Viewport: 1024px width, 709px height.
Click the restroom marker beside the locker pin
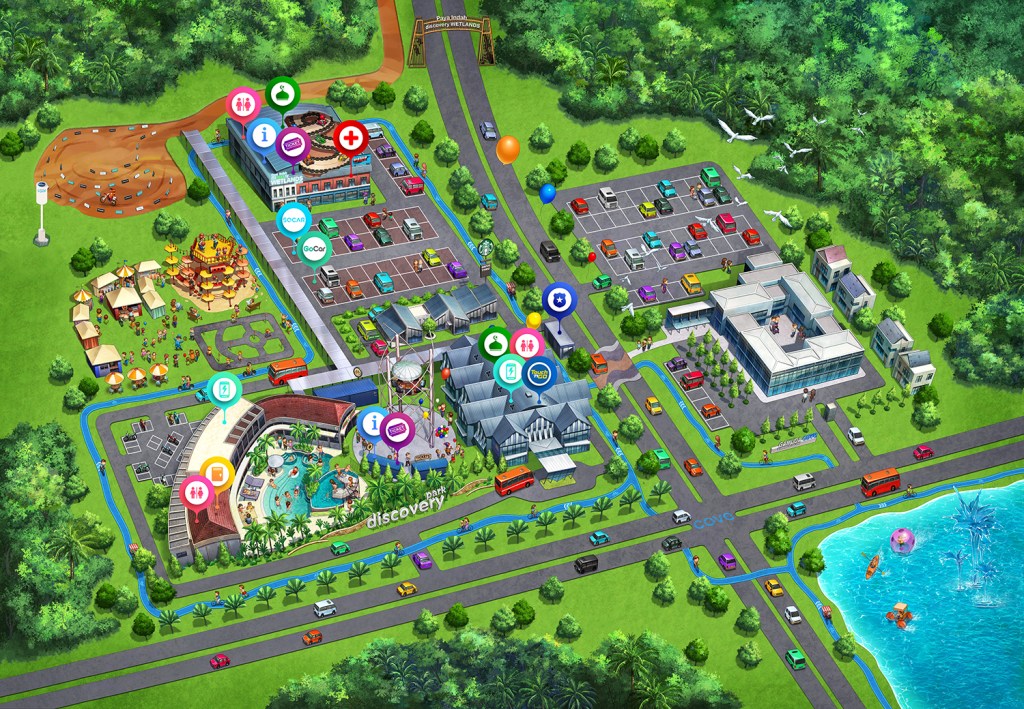tap(196, 493)
